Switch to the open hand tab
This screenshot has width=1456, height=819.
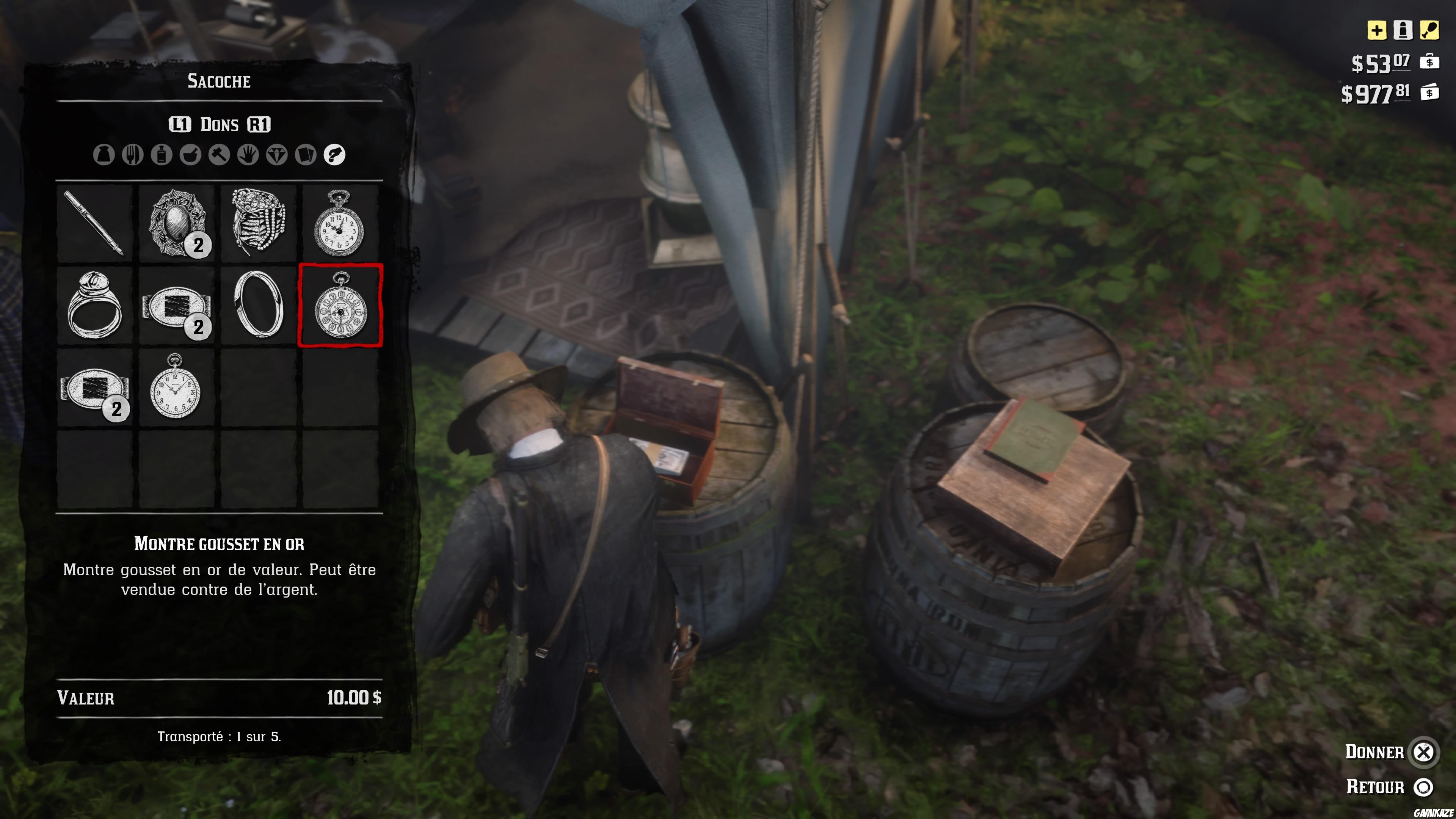248,155
